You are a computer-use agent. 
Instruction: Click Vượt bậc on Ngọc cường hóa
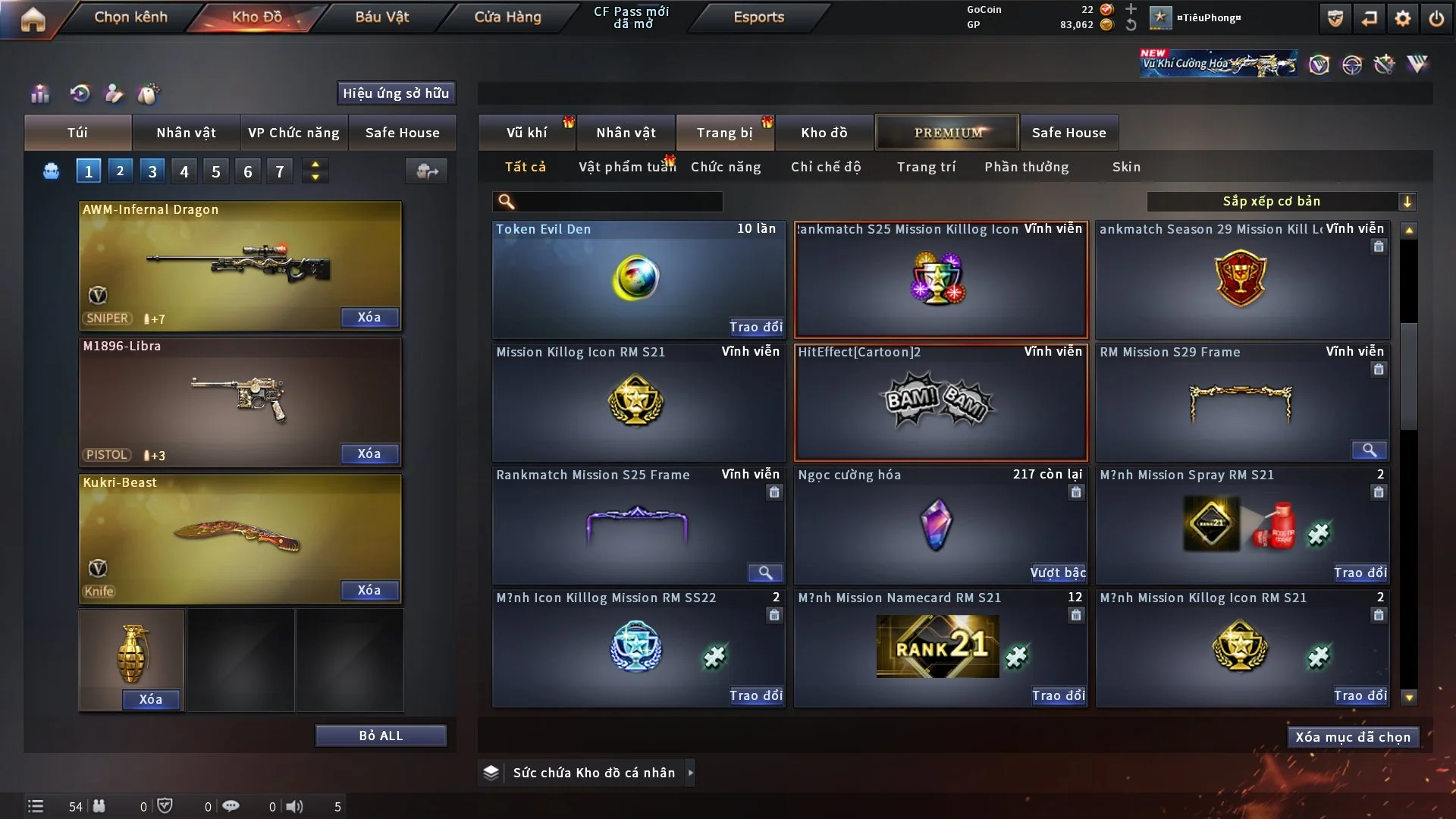pos(1058,573)
